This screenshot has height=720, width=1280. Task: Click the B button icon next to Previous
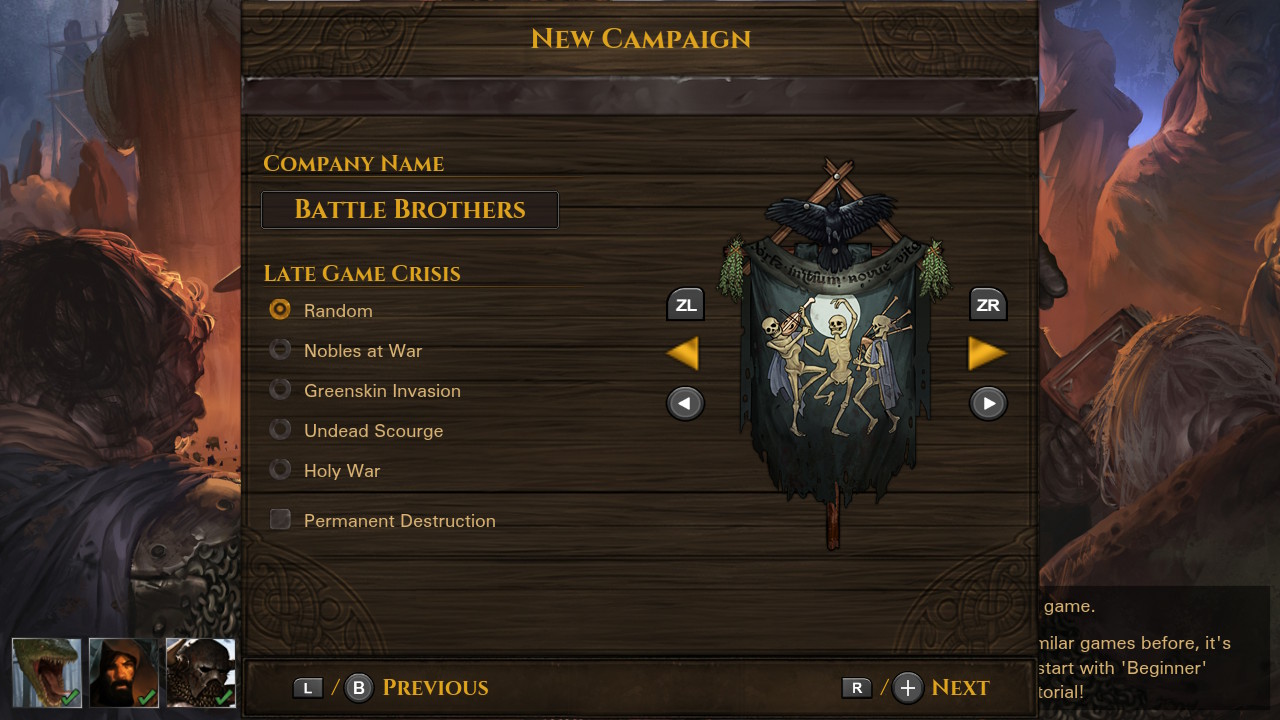(358, 687)
